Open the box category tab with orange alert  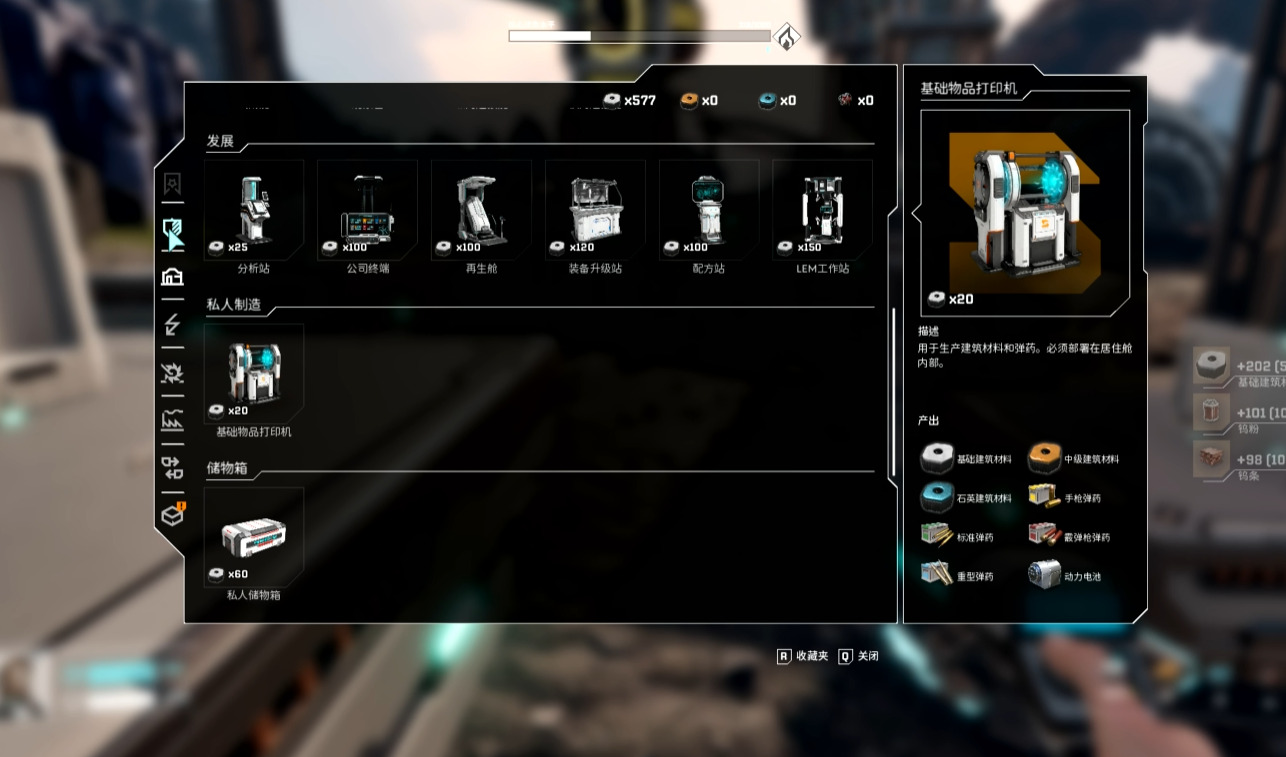[x=173, y=515]
